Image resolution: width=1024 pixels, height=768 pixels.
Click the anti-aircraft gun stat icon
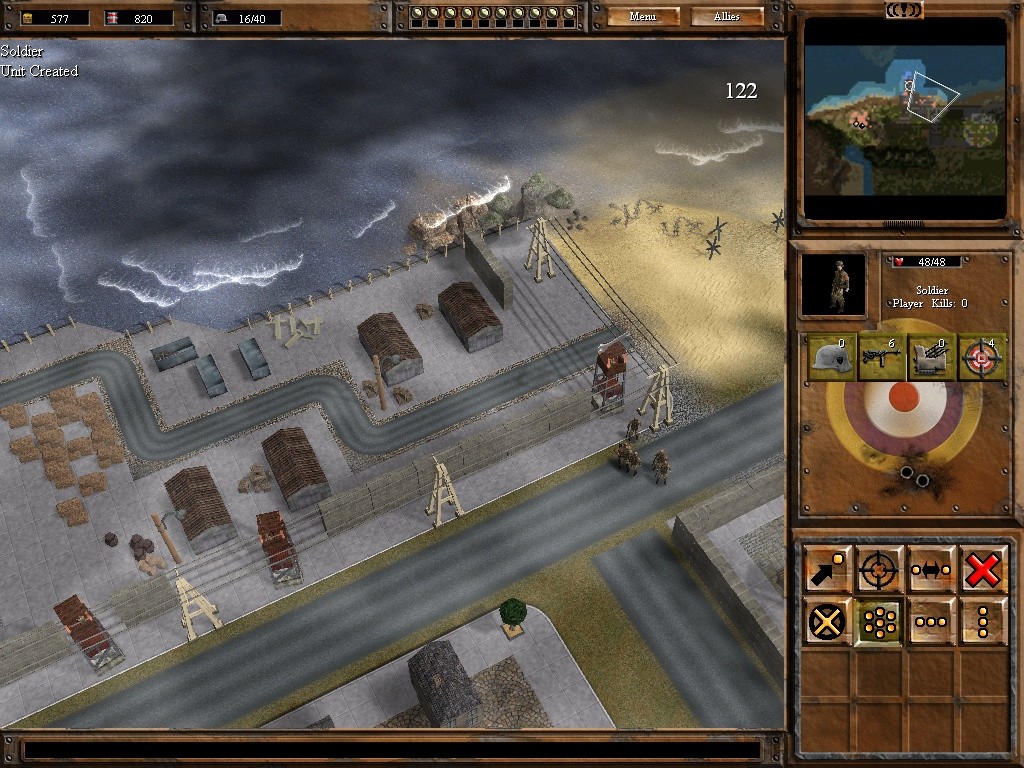pos(932,358)
